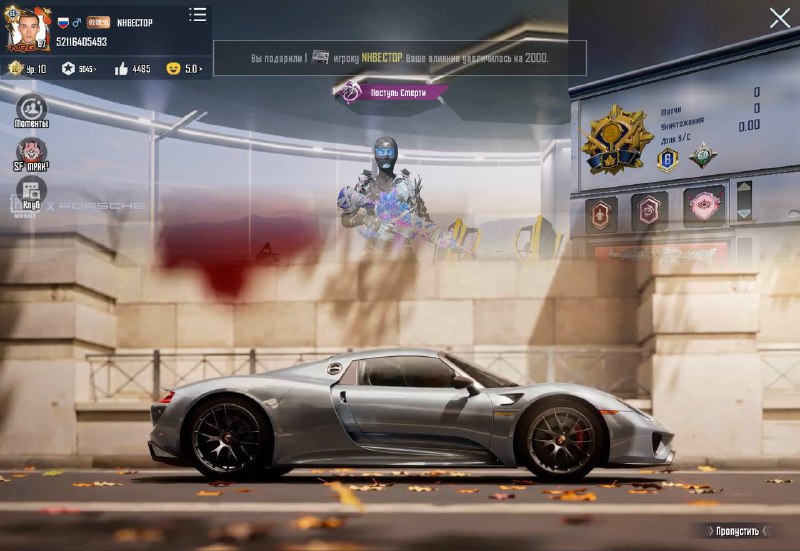This screenshot has height=551, width=800.
Task: Open the list menu icon beside the player name
Action: point(198,15)
